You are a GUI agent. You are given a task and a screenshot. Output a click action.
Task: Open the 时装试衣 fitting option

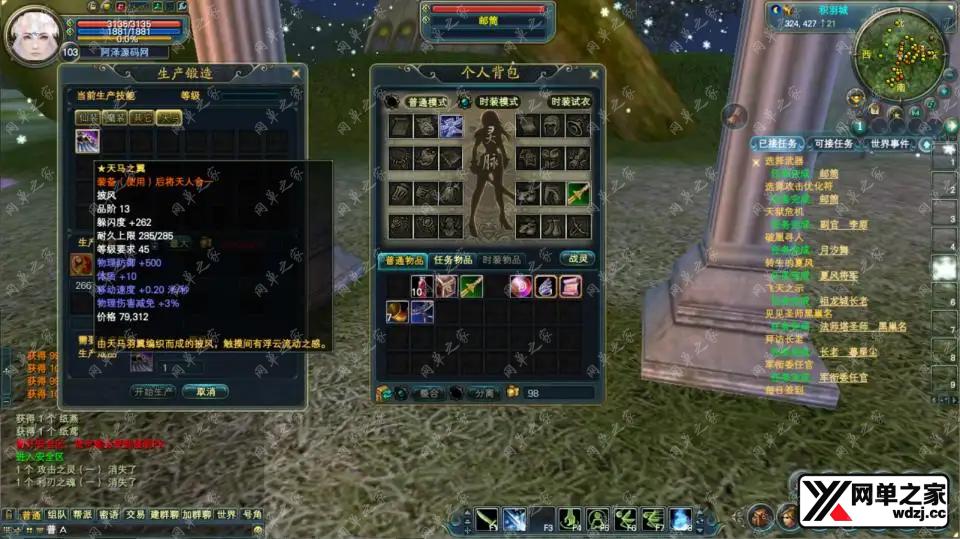(571, 102)
